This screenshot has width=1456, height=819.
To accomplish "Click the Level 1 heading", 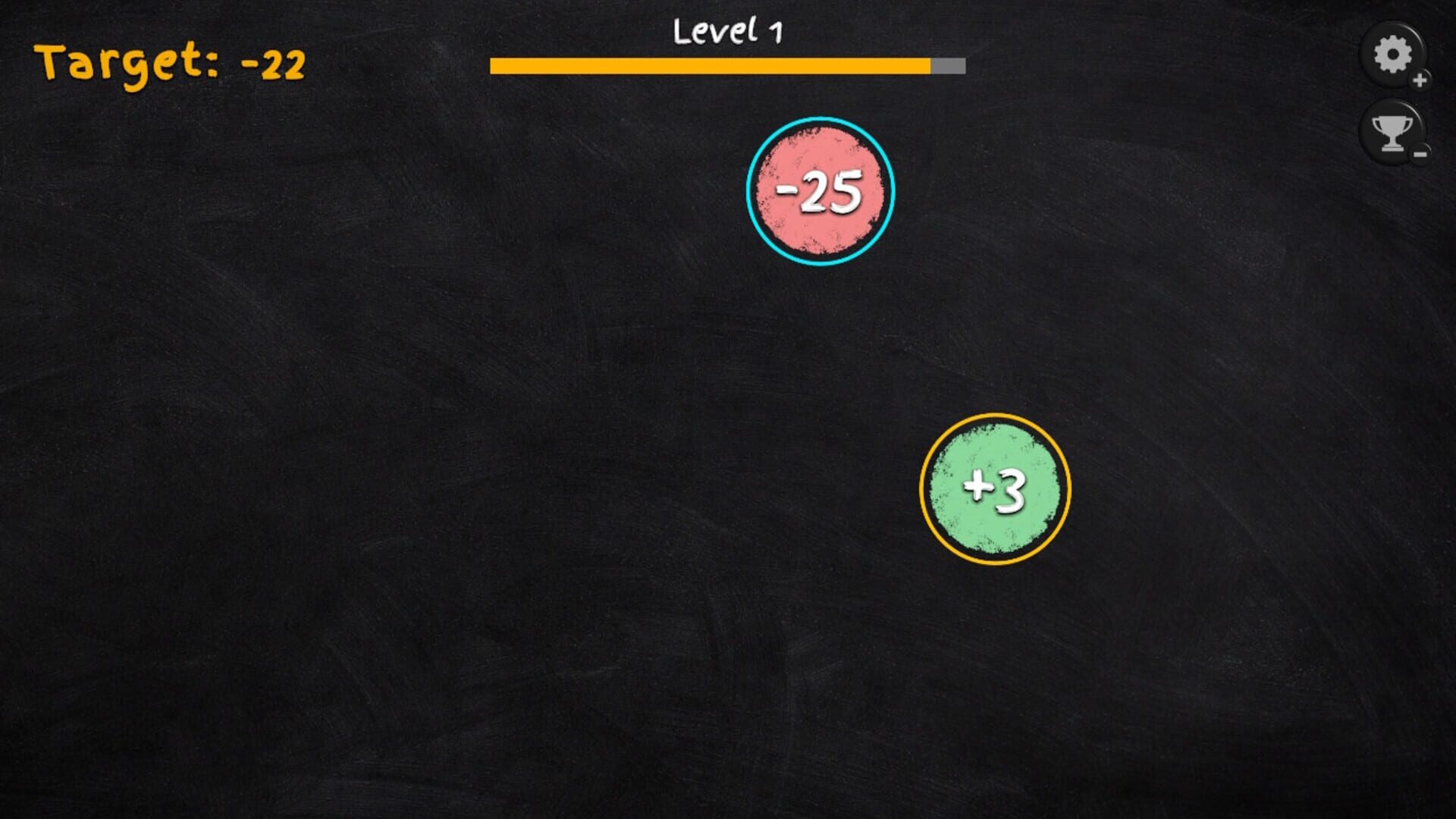I will pyautogui.click(x=726, y=30).
